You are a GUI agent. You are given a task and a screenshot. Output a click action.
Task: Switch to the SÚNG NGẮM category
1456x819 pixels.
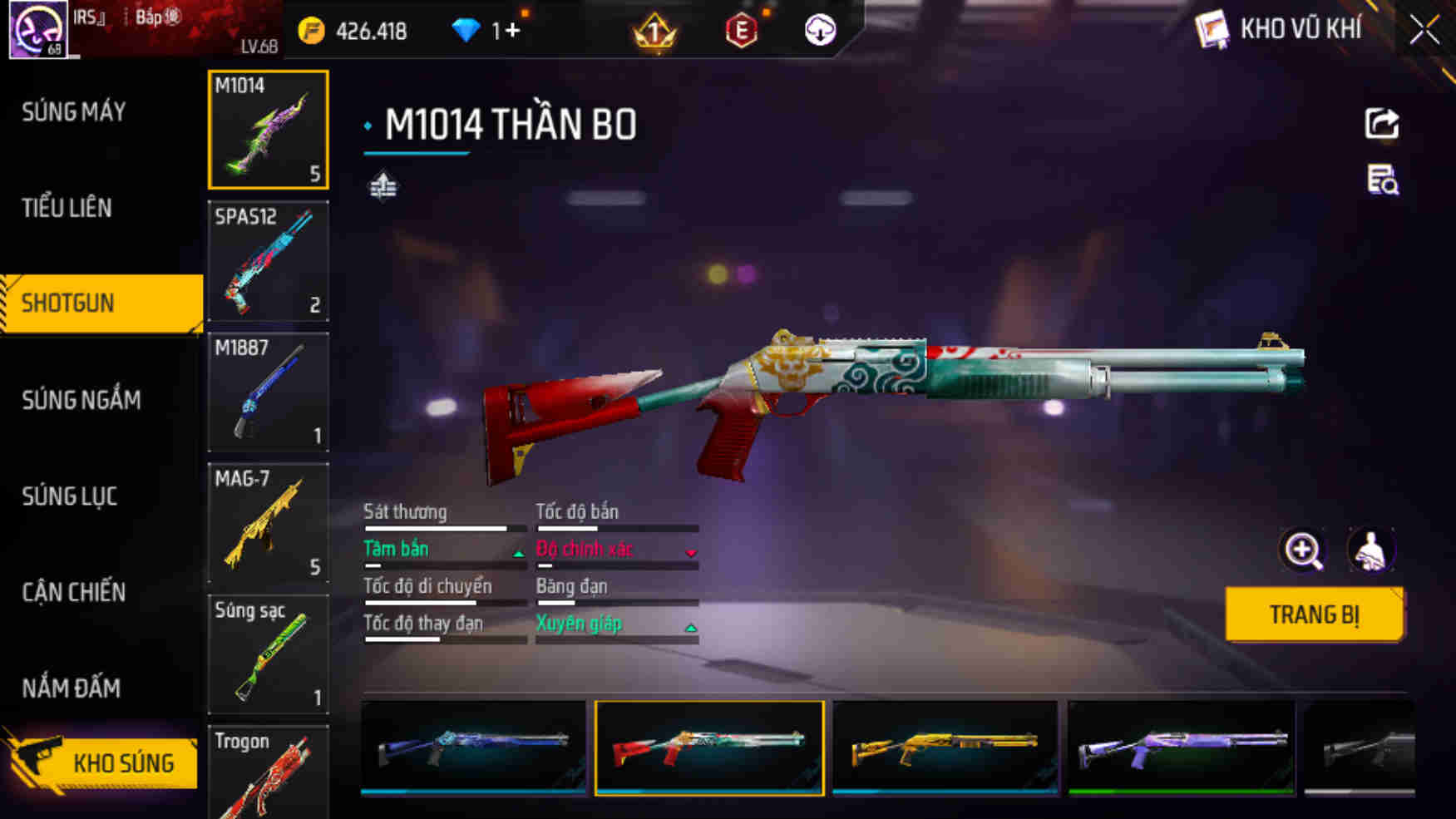coord(79,400)
